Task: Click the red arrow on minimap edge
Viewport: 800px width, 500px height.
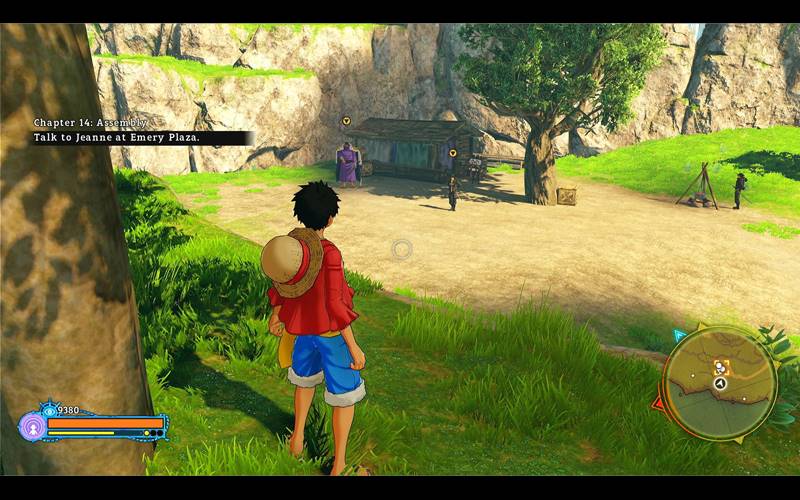Action: pos(657,404)
